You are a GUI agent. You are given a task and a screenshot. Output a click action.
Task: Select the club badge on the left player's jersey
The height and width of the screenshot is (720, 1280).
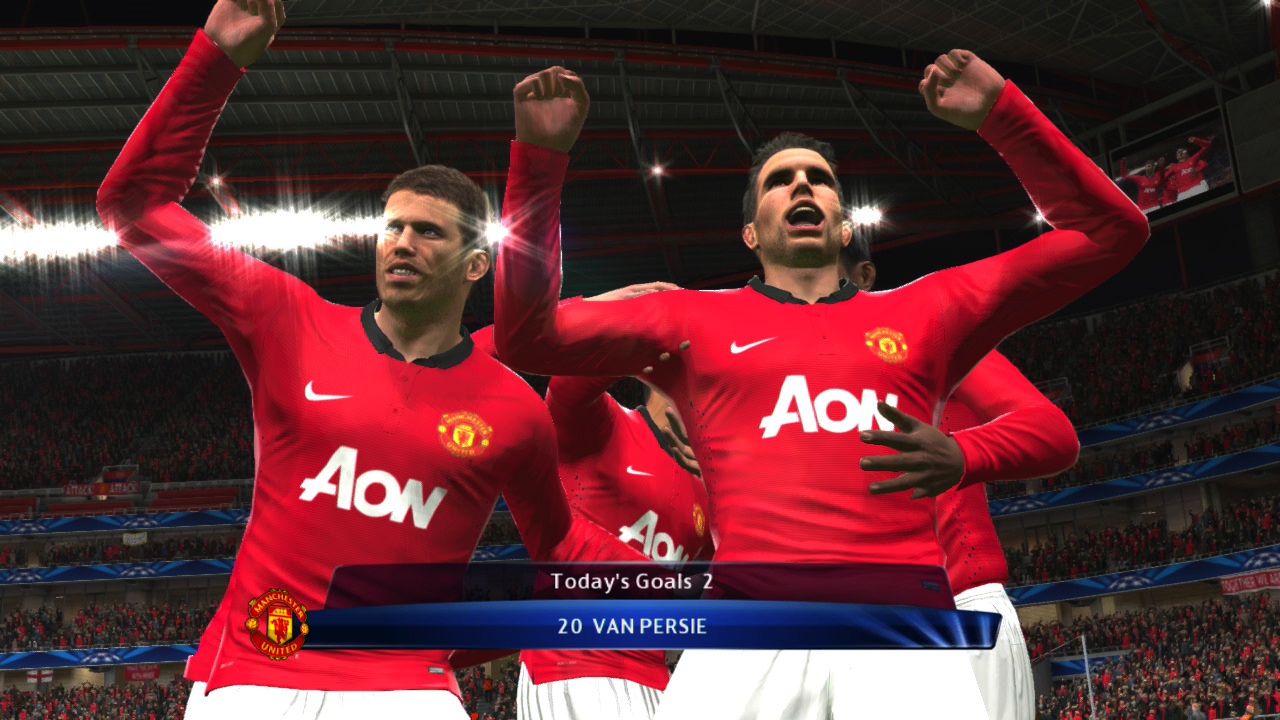click(465, 430)
